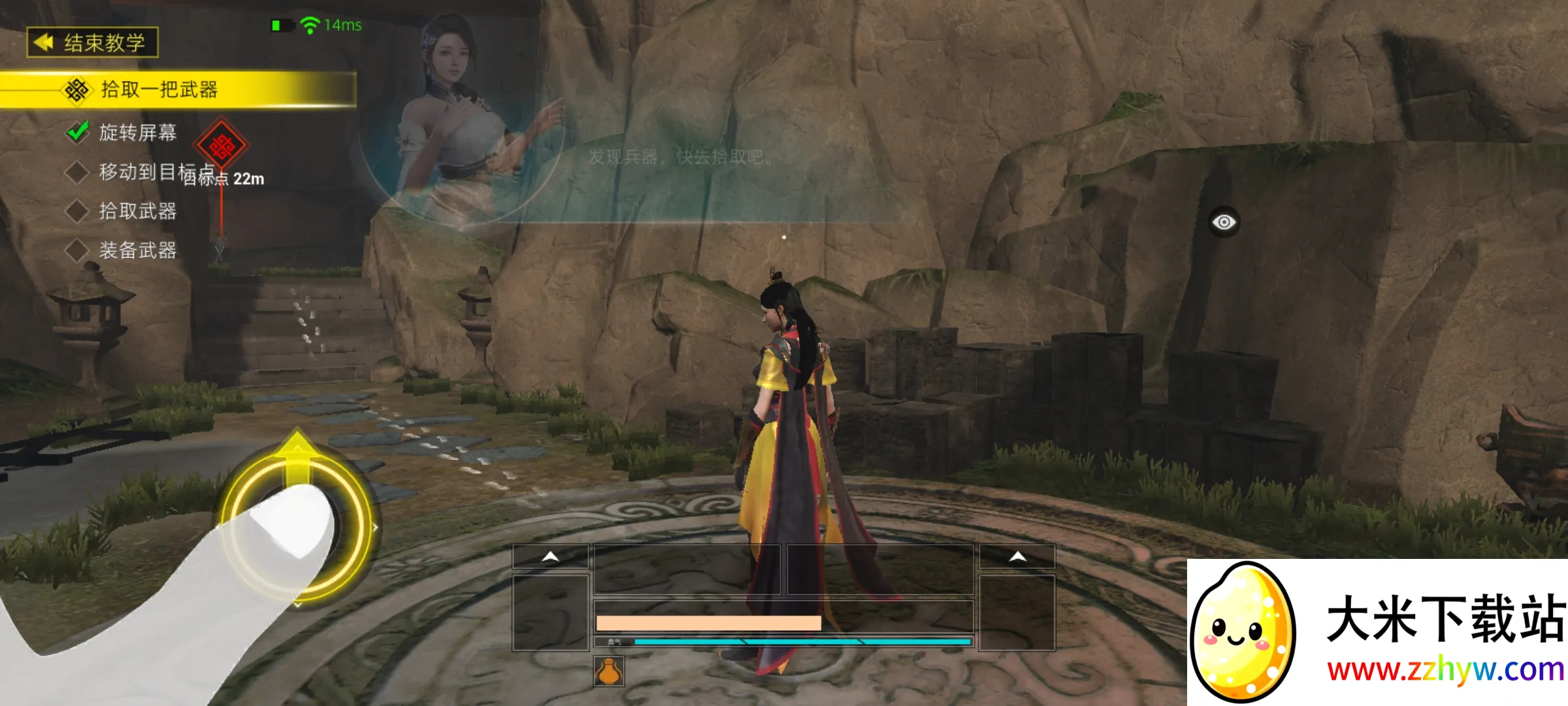The height and width of the screenshot is (706, 1568).
Task: Tap the eye view icon
Action: pos(1224,222)
